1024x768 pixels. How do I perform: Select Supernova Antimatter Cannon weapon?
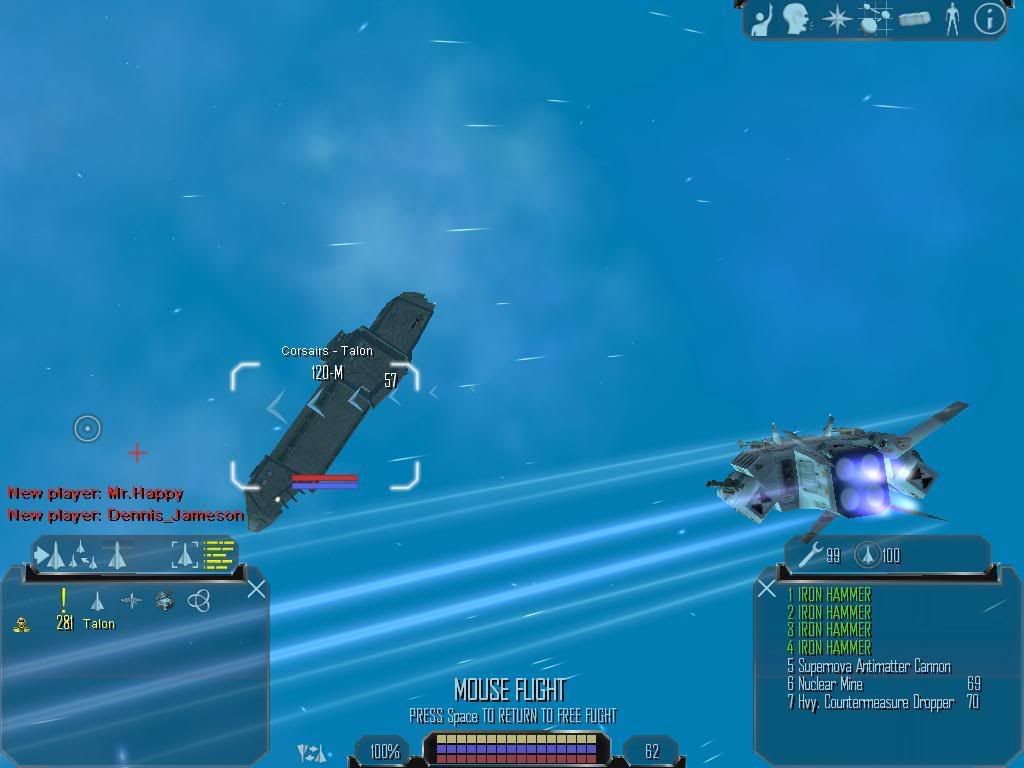coord(874,666)
